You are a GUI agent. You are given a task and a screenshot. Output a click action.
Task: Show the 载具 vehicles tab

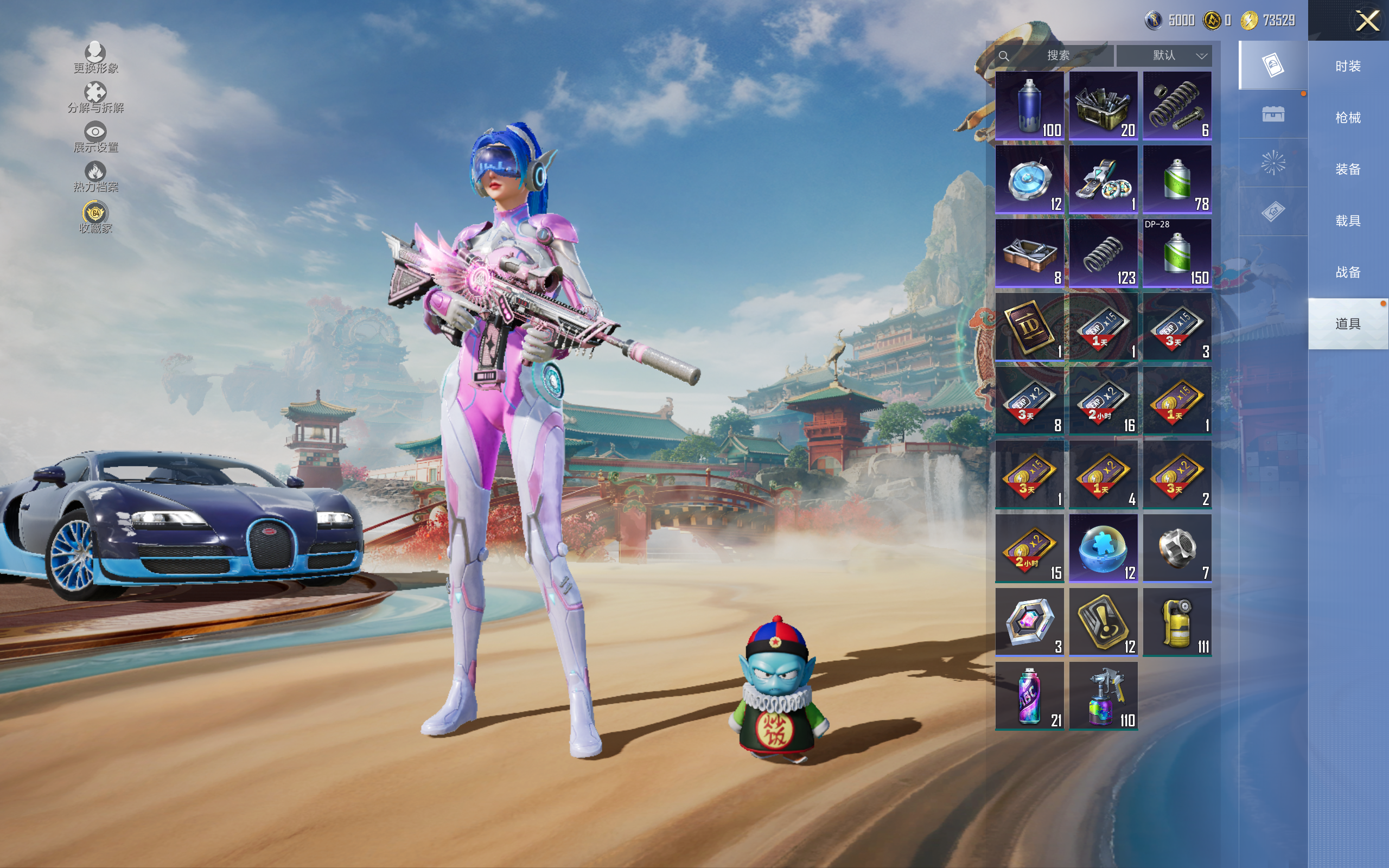pos(1348,221)
